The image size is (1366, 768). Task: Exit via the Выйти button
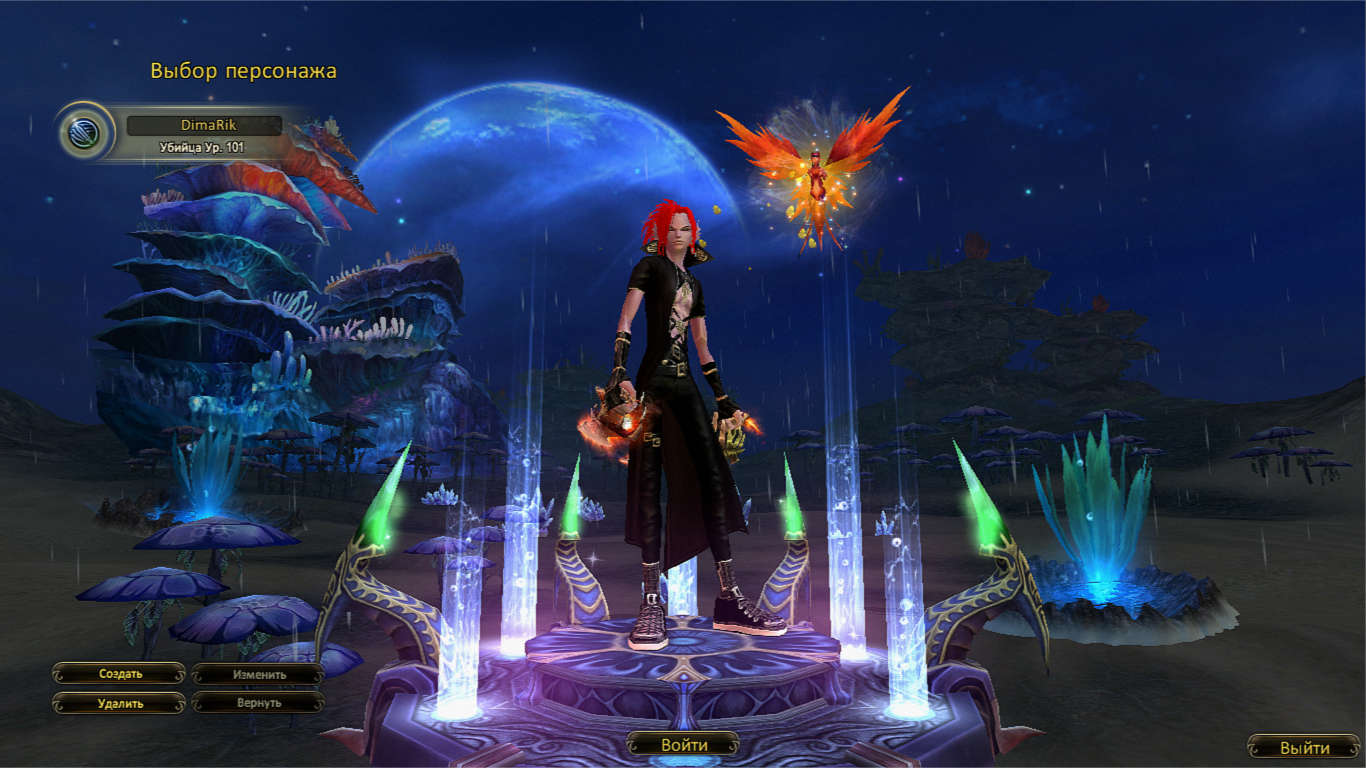click(x=1304, y=747)
